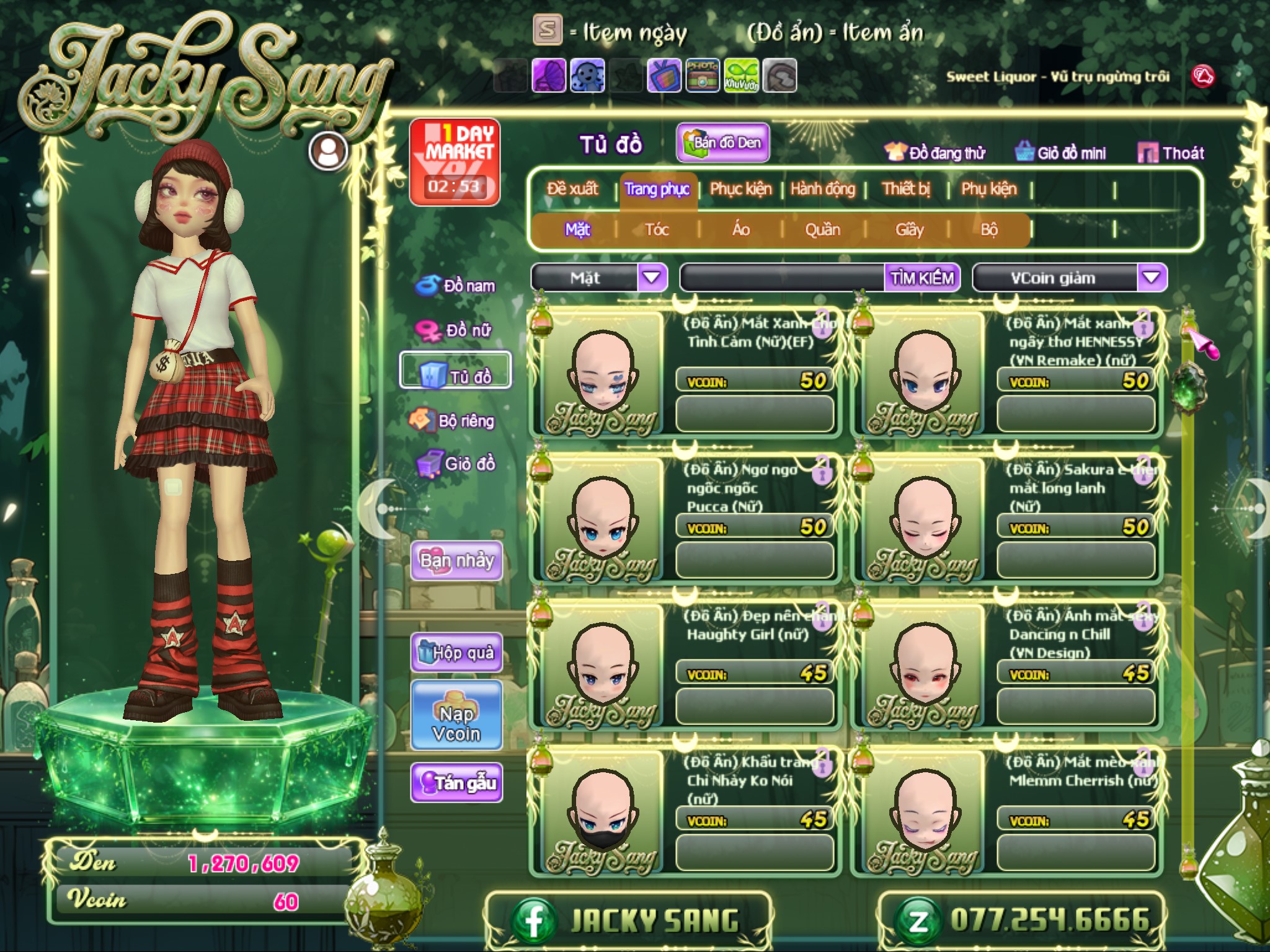Open the Đề xuất tab

[x=572, y=189]
